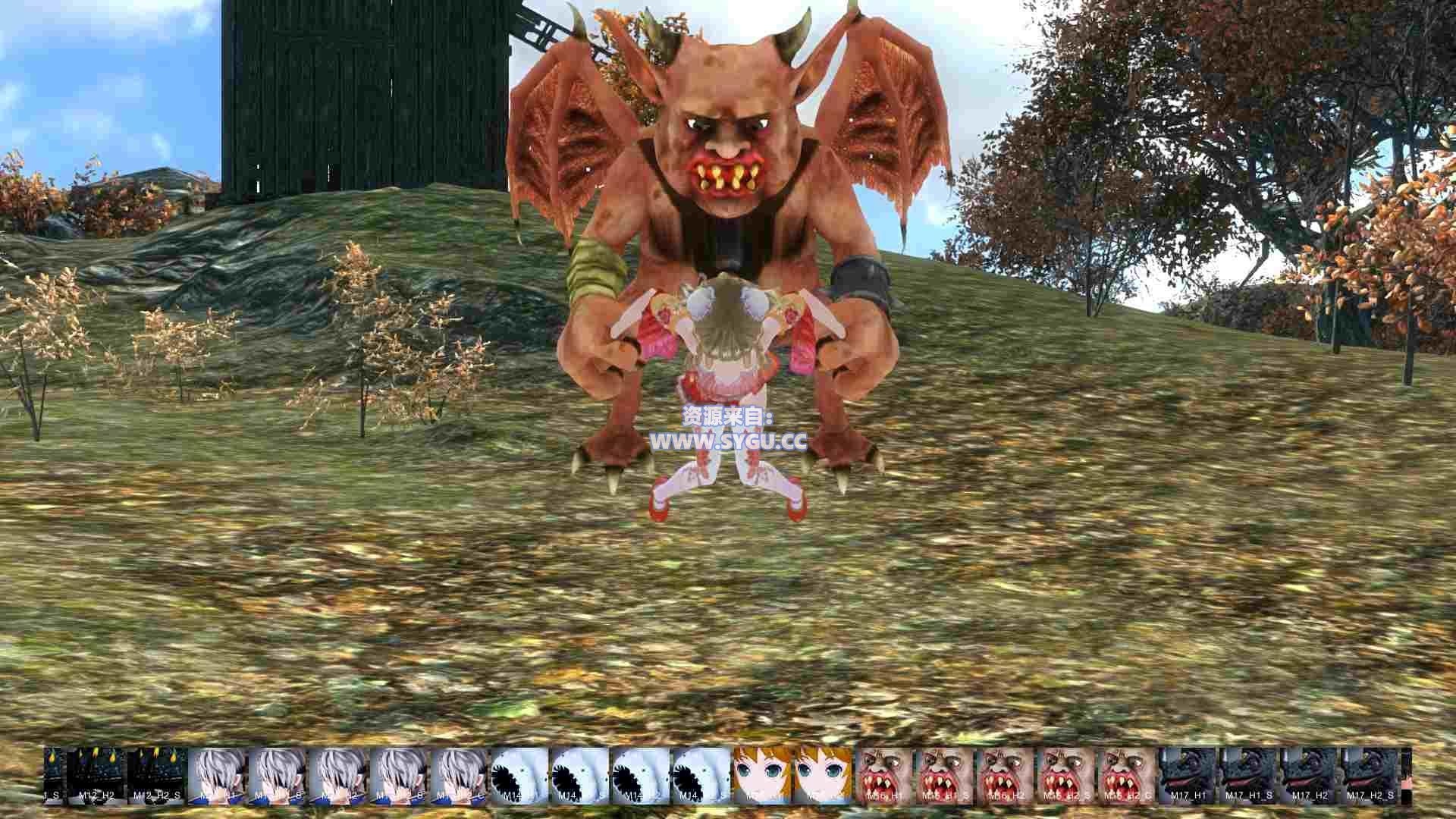Screen dimensions: 1456x819
Task: Select the first orange-haired girl thumbnail
Action: click(762, 775)
